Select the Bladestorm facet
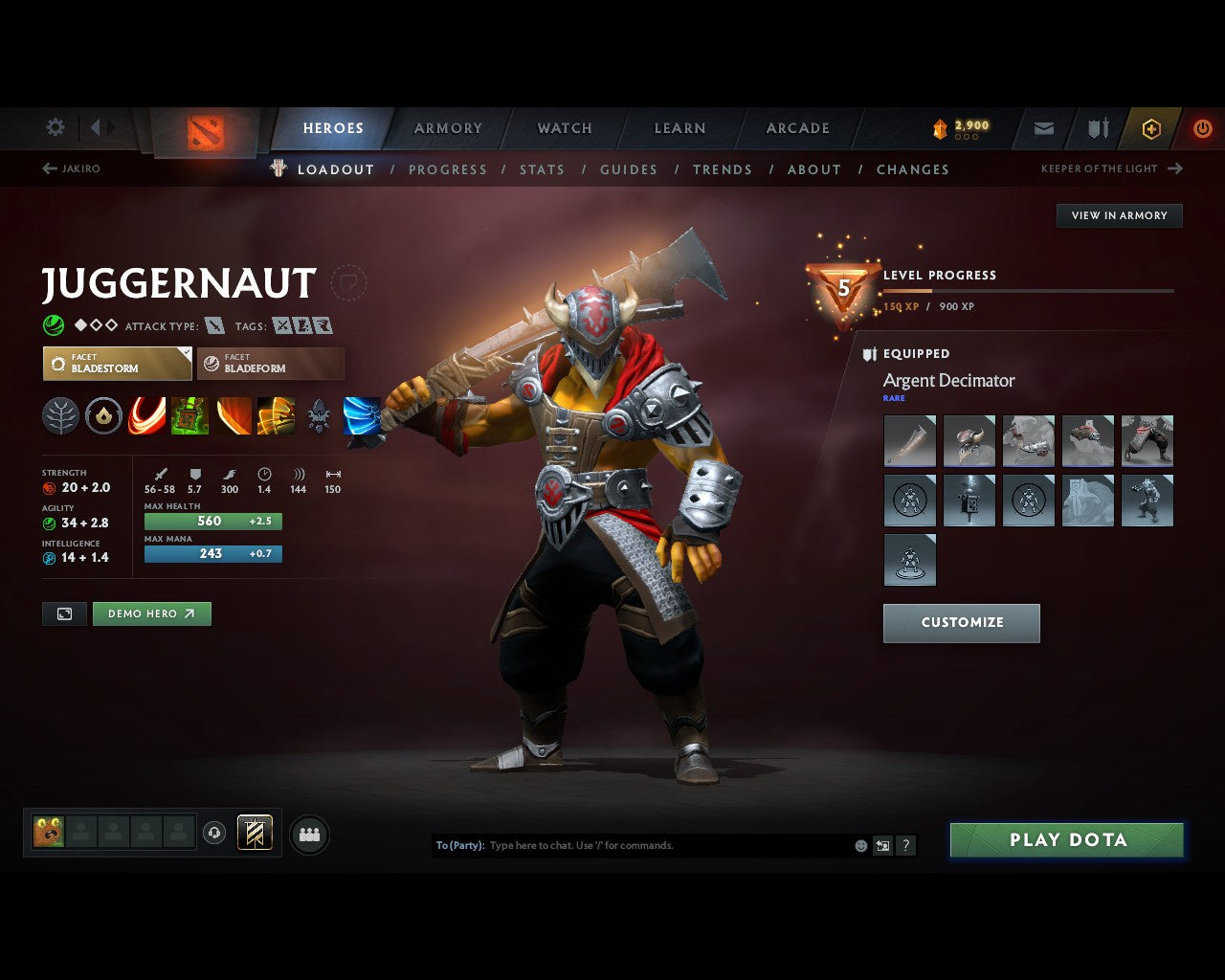Viewport: 1225px width, 980px height. pyautogui.click(x=117, y=364)
